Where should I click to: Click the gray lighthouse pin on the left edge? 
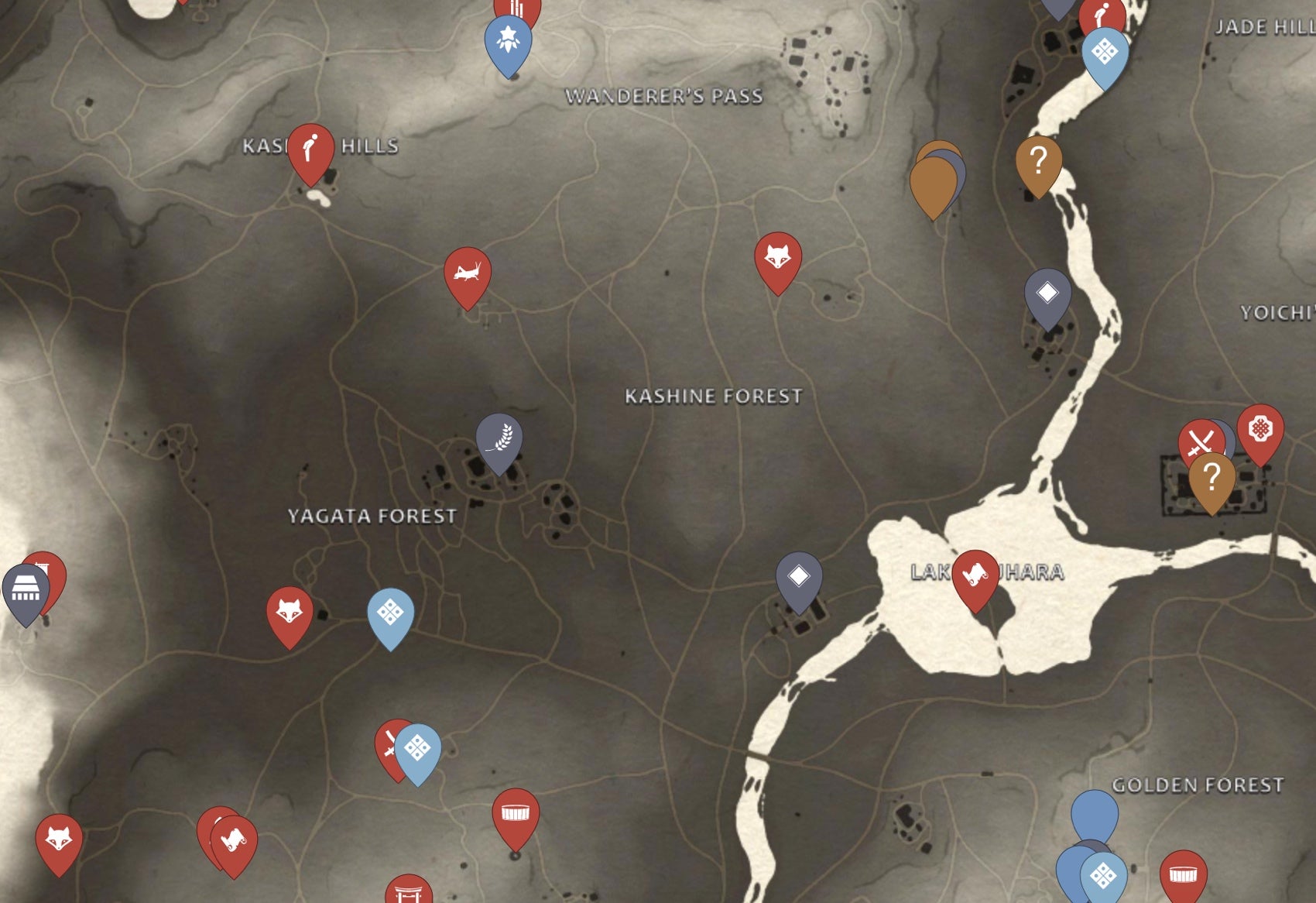tap(26, 587)
